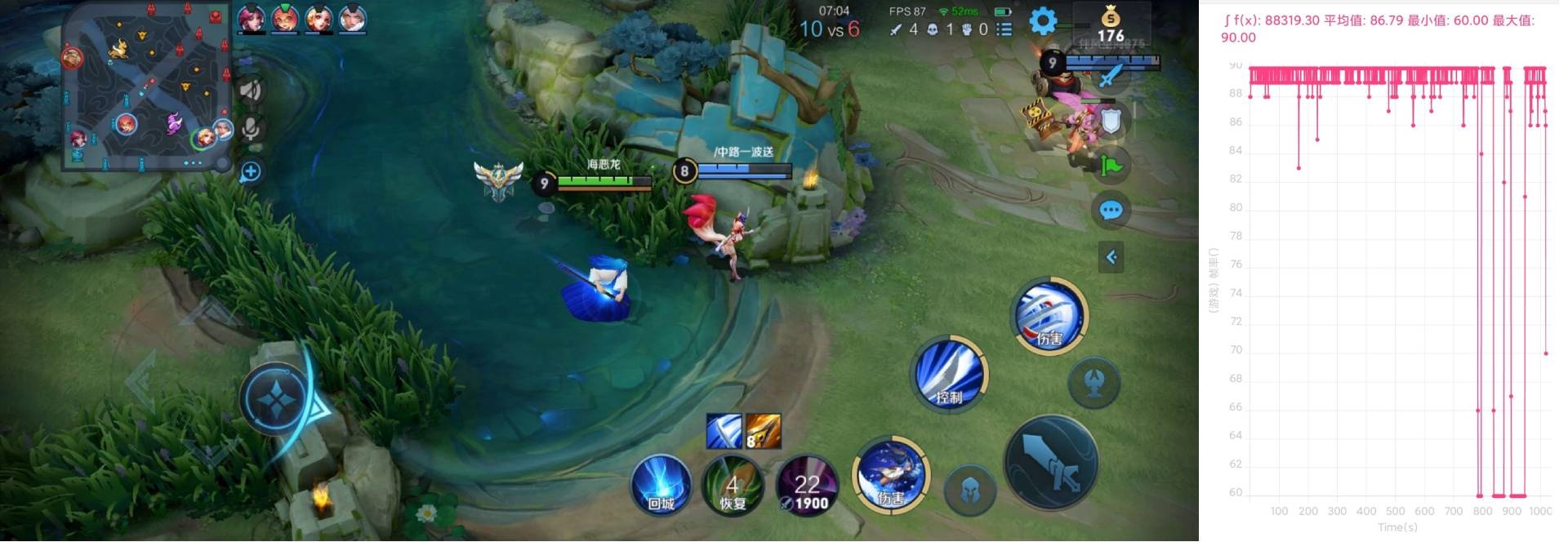
Task: Use the 恢复 heal skill
Action: [x=733, y=486]
